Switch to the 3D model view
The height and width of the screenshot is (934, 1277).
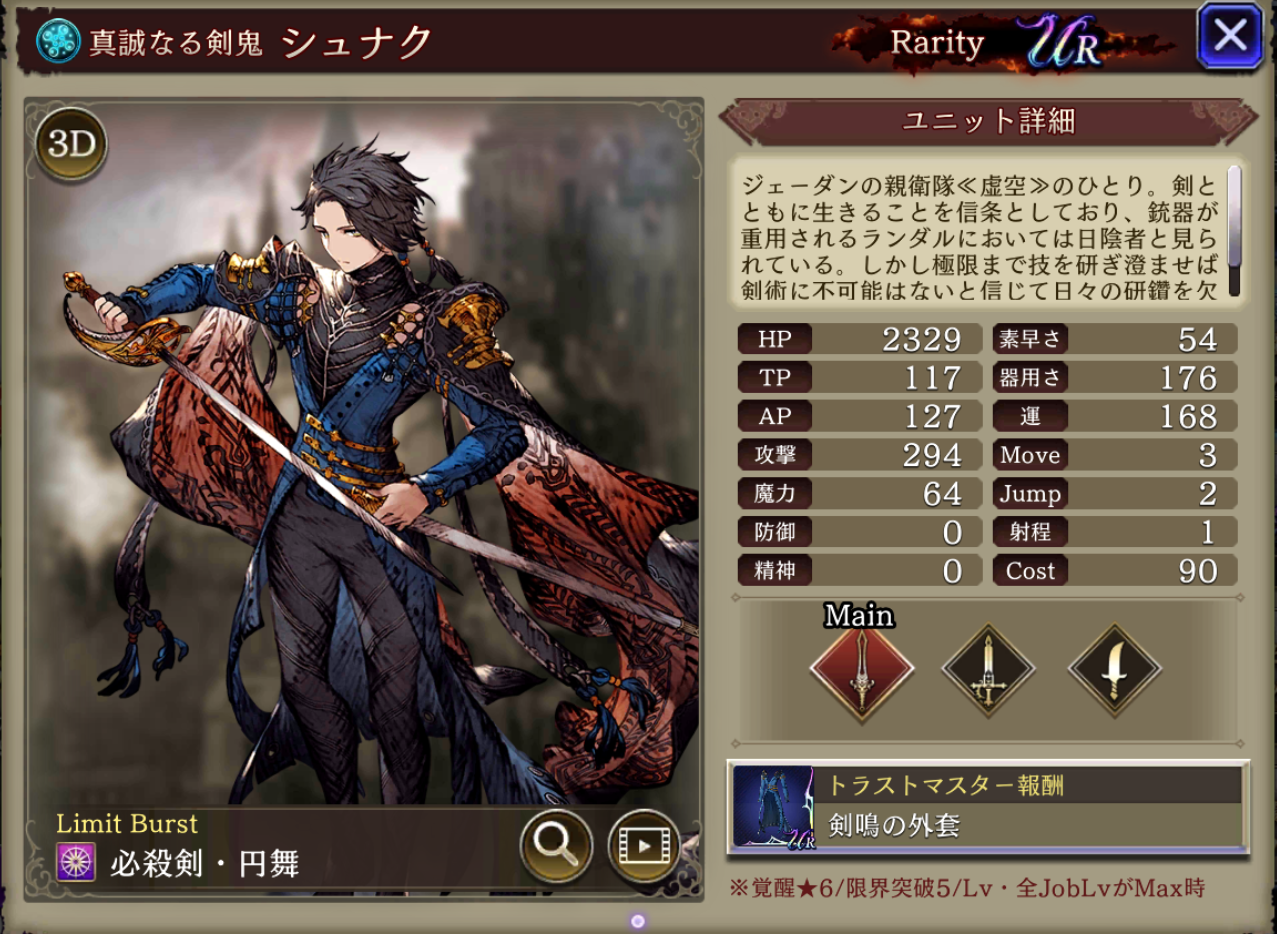[72, 146]
